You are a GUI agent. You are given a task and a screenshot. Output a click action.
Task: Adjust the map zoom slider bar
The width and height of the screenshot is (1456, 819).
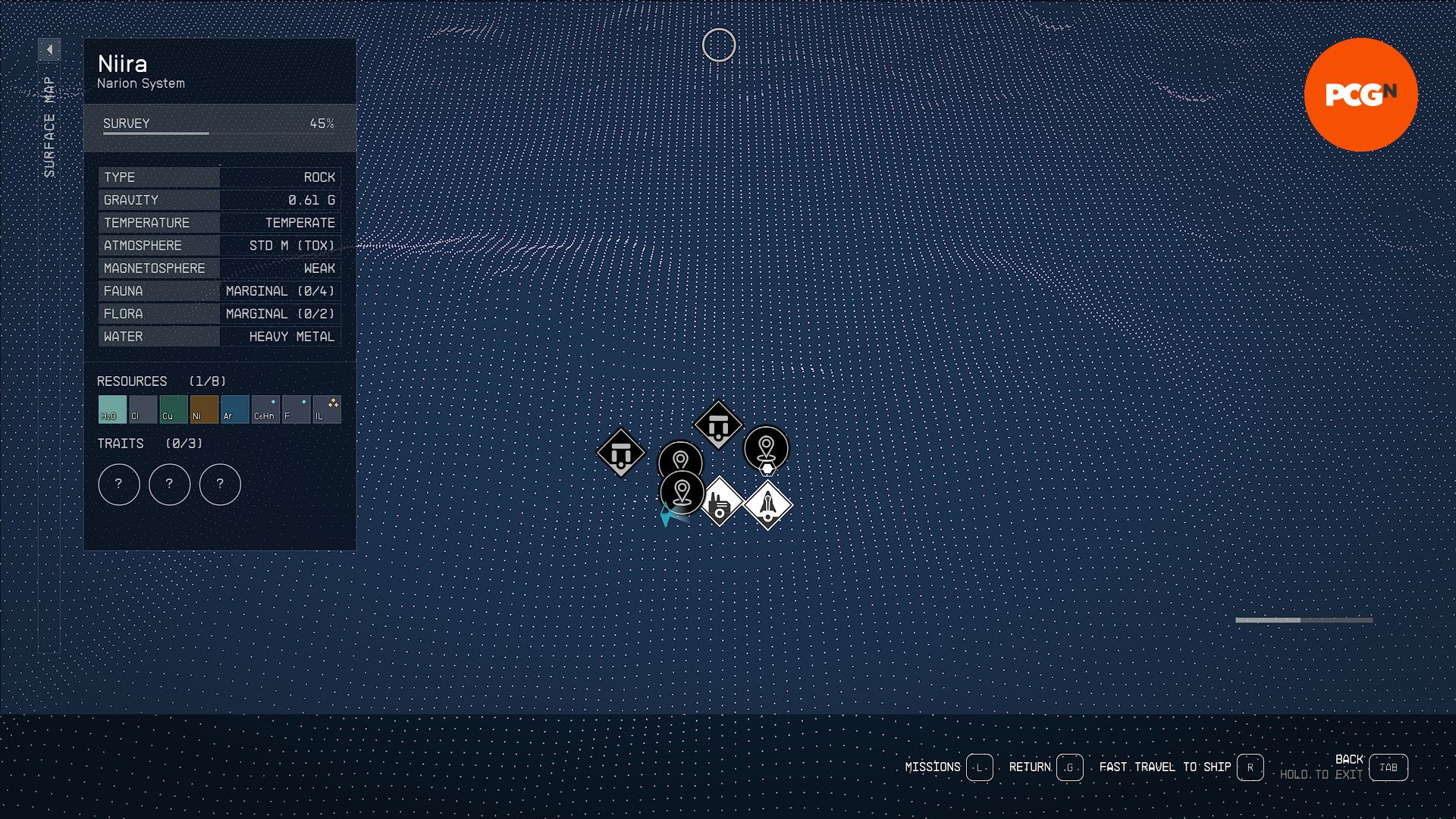(1304, 620)
